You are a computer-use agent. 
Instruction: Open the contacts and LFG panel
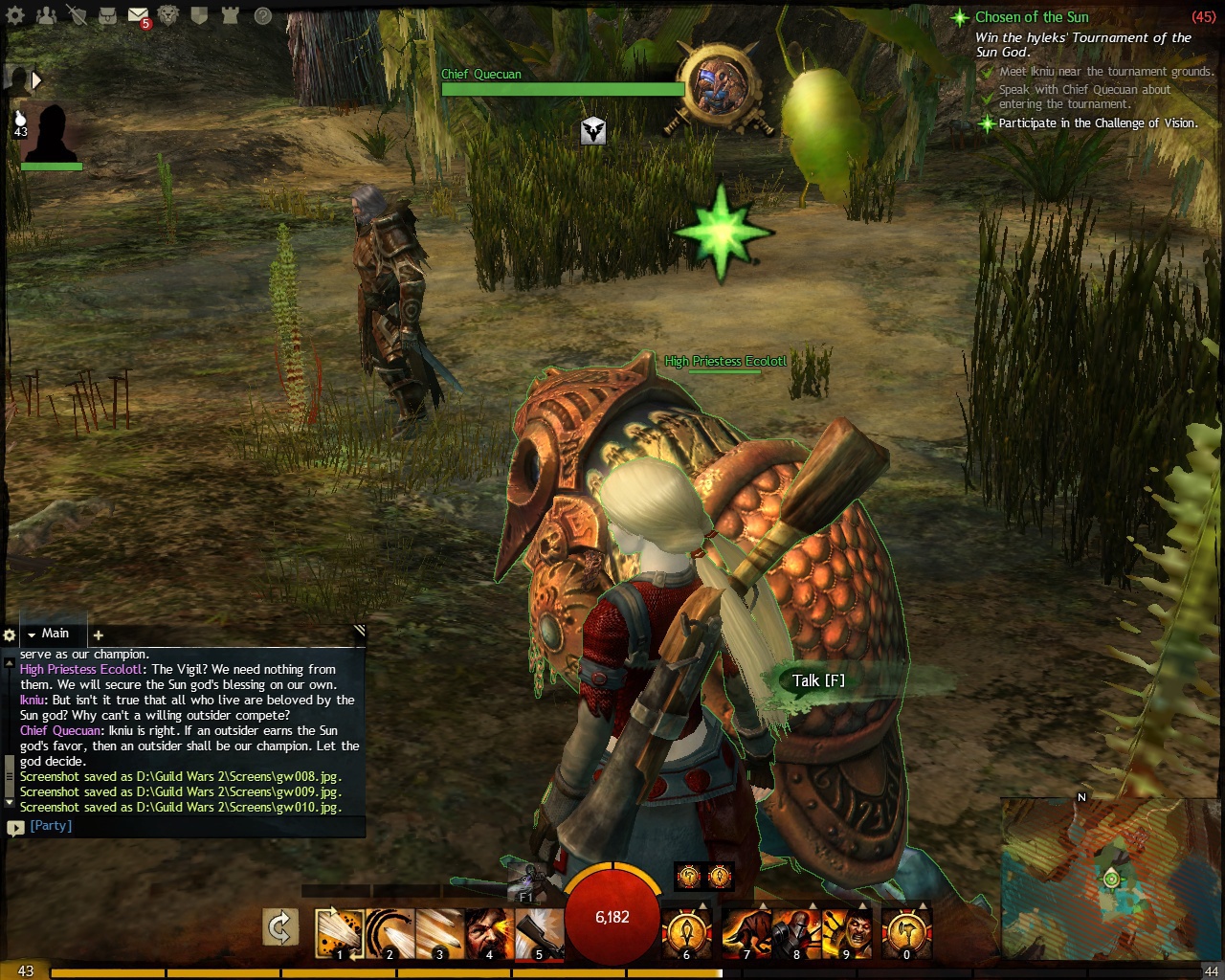tap(46, 15)
